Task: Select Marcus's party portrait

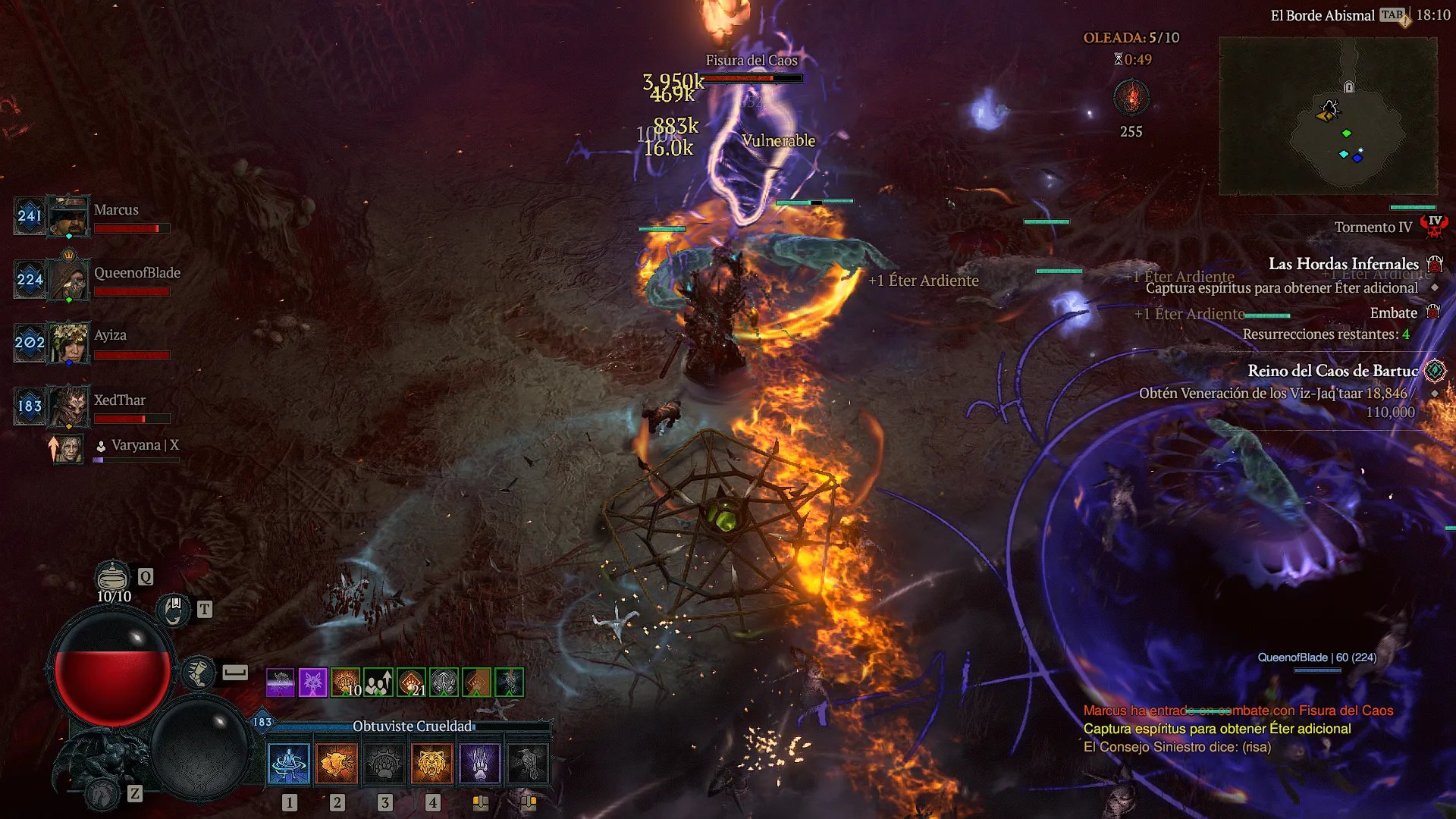Action: tap(68, 216)
